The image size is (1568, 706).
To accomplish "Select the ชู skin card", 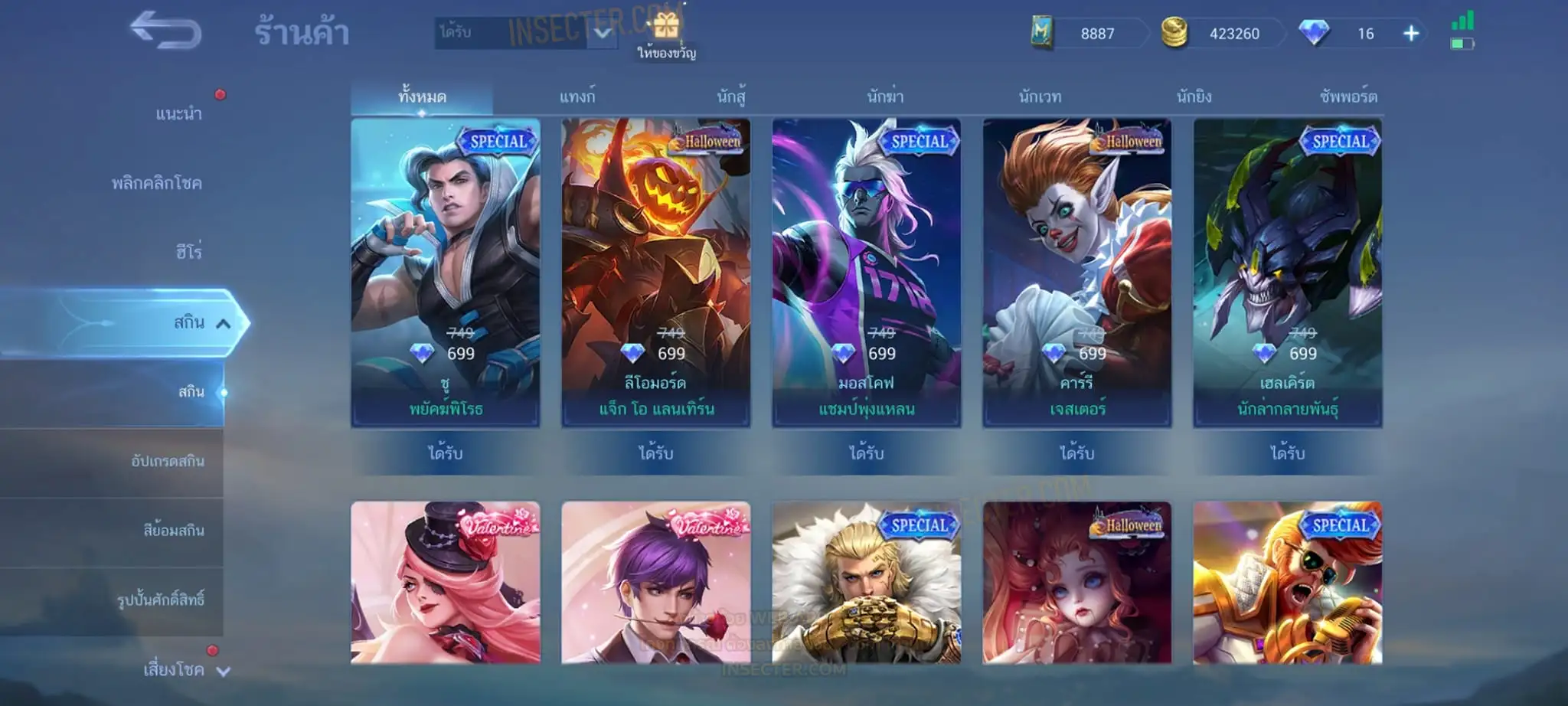I will (446, 272).
